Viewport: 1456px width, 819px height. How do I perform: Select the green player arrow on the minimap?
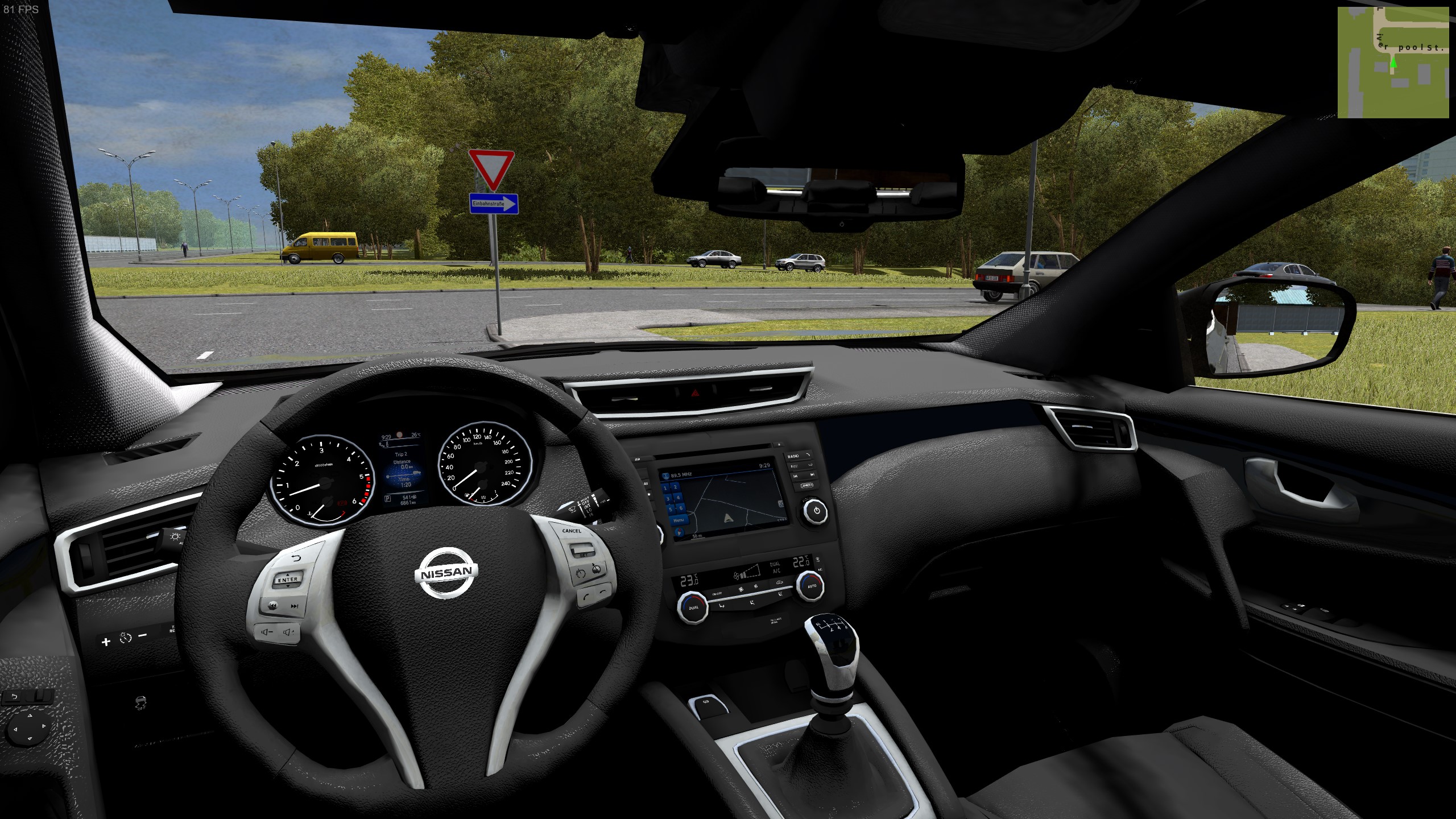[x=1393, y=63]
